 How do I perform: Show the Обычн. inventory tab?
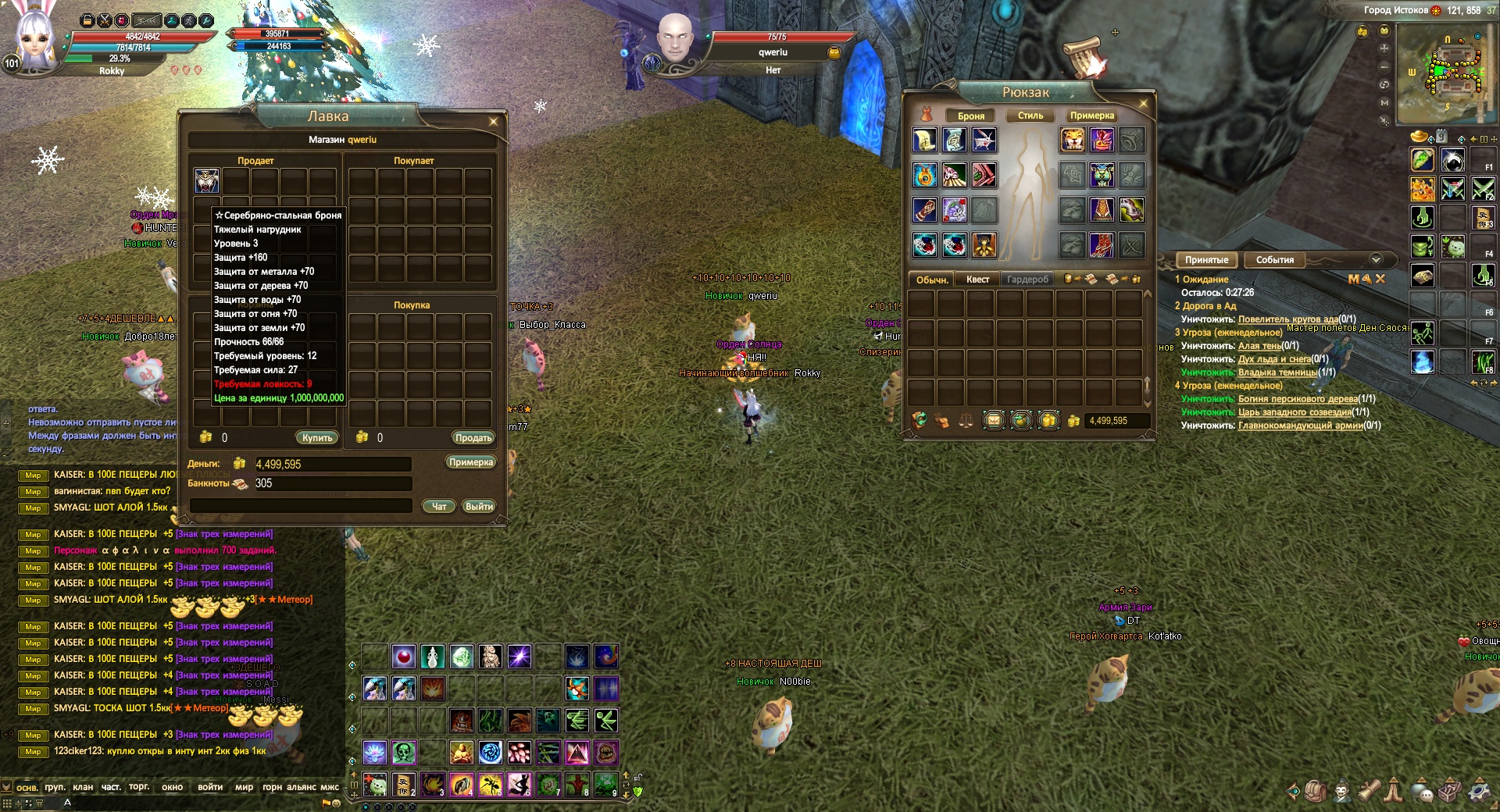932,280
